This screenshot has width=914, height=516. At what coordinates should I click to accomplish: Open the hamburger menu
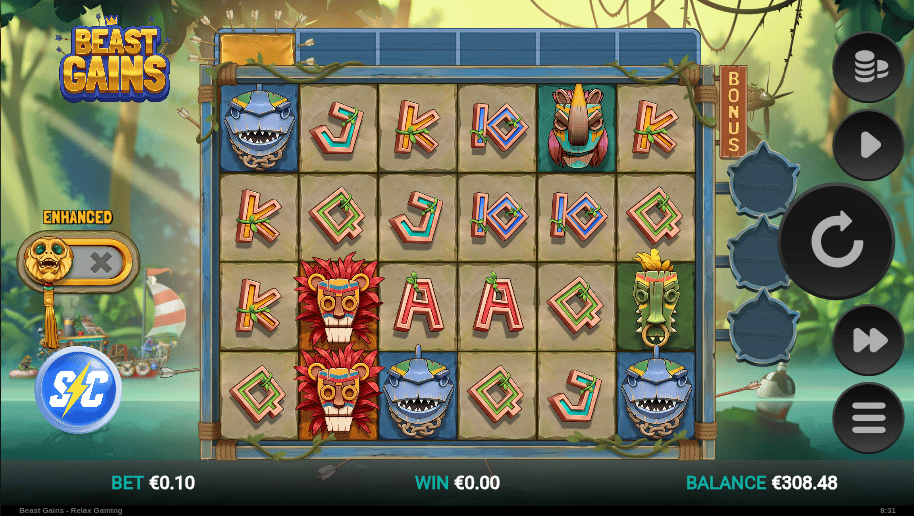pos(868,418)
